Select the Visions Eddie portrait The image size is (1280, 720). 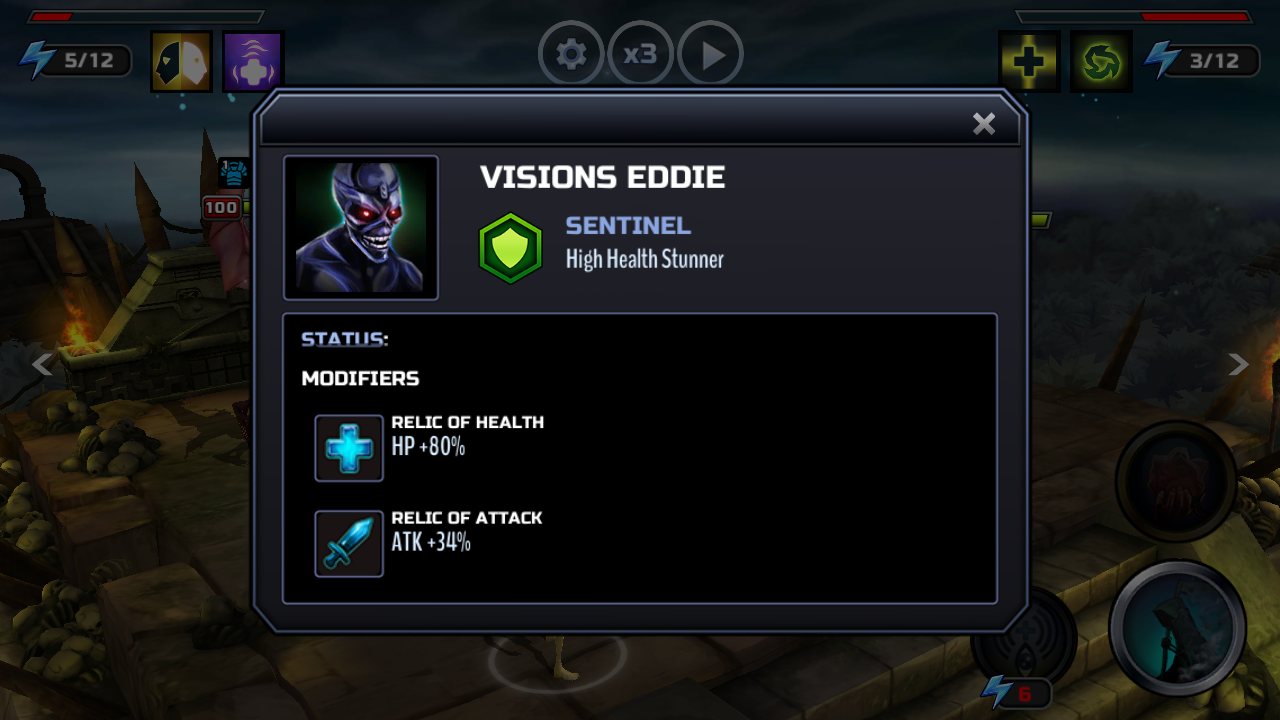pos(361,228)
